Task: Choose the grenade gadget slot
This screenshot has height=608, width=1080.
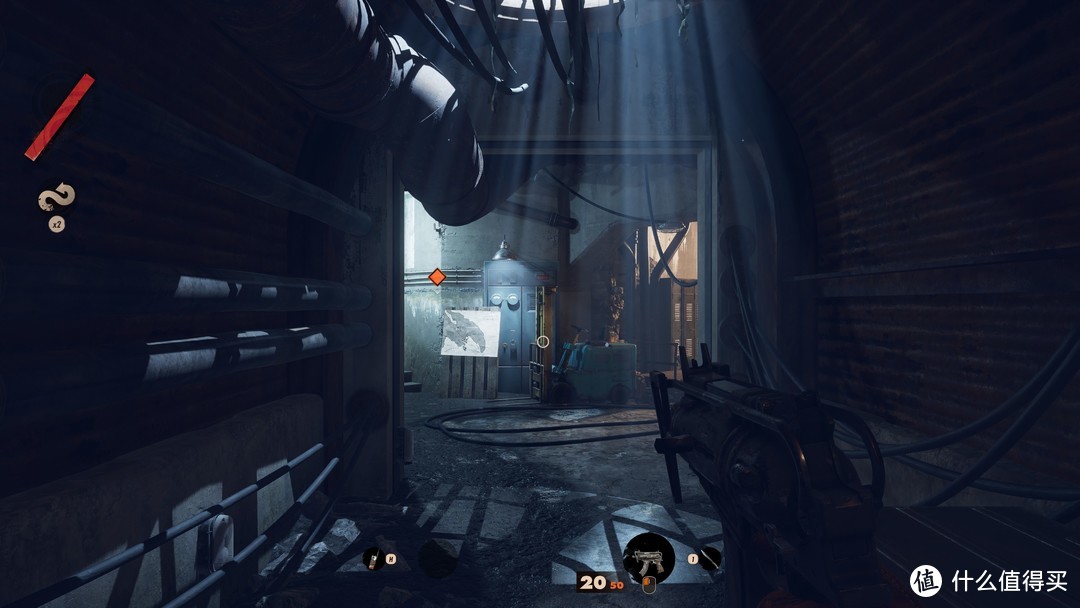Action: pyautogui.click(x=372, y=558)
